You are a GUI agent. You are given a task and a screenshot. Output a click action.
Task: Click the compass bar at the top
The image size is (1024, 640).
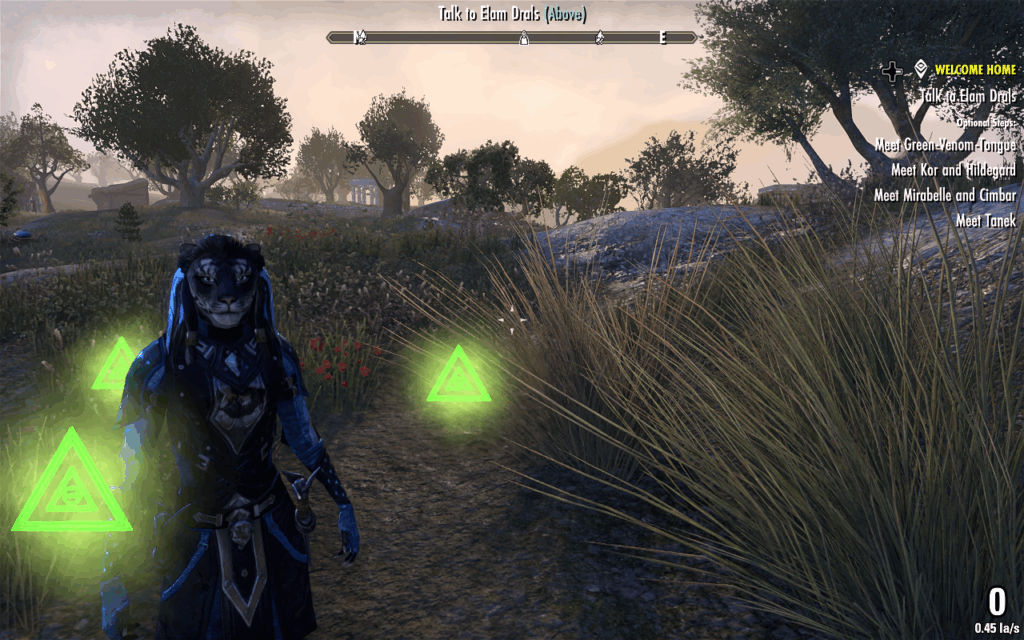click(x=512, y=37)
